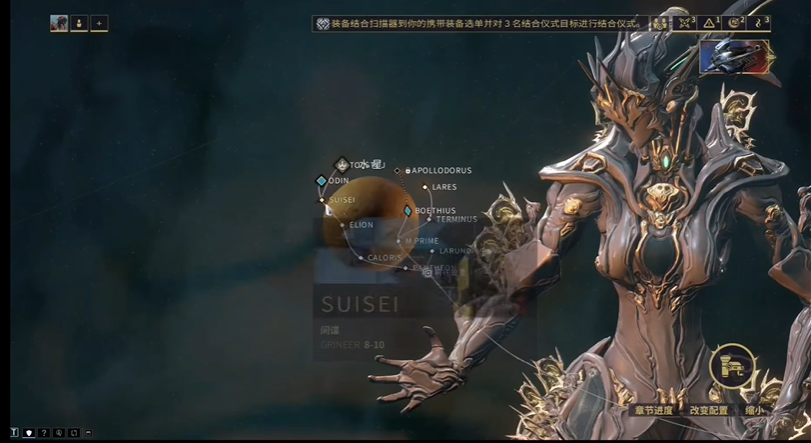The height and width of the screenshot is (443, 811).
Task: Select the Elion node
Action: (x=343, y=225)
